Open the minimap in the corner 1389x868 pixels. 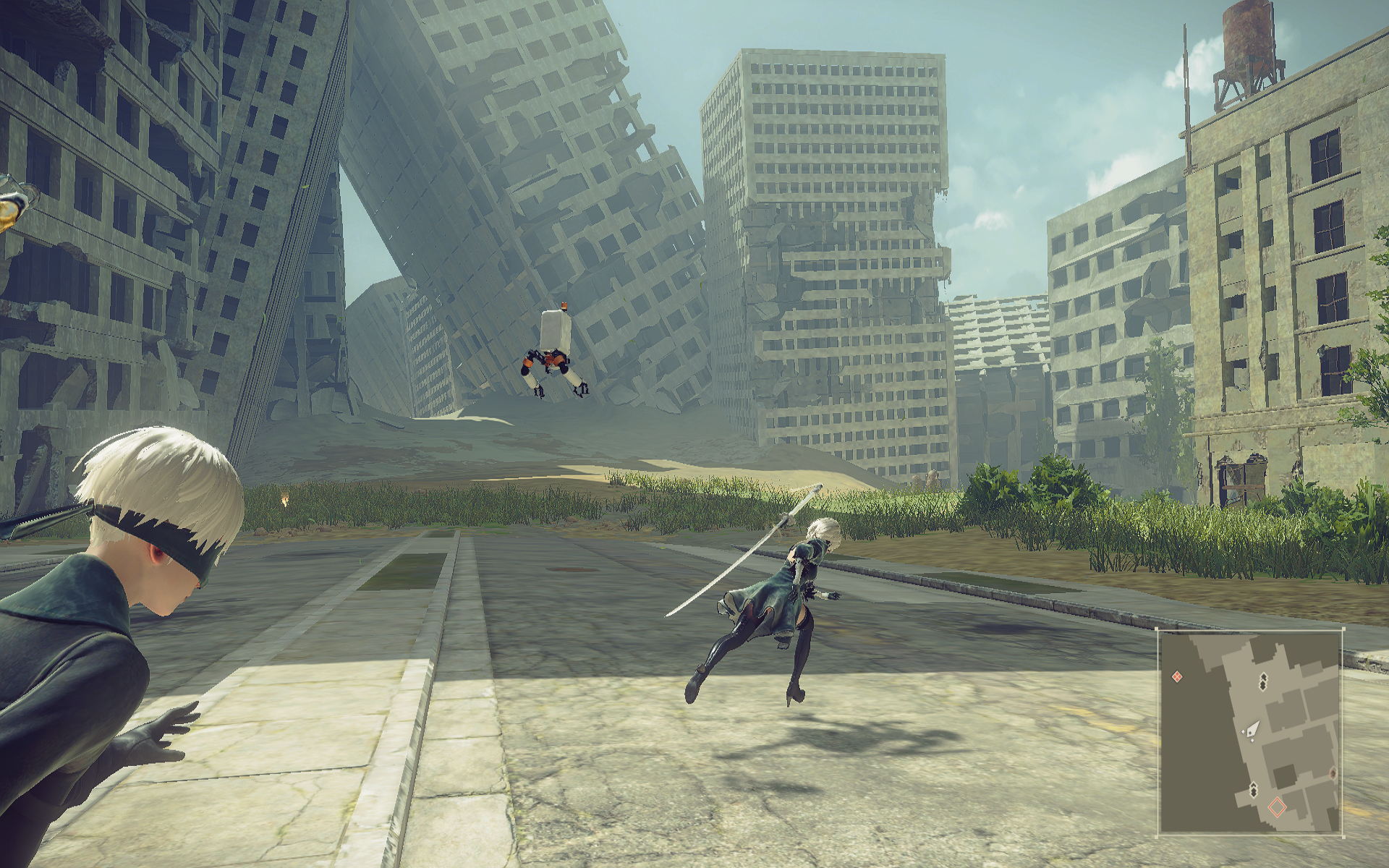1251,732
